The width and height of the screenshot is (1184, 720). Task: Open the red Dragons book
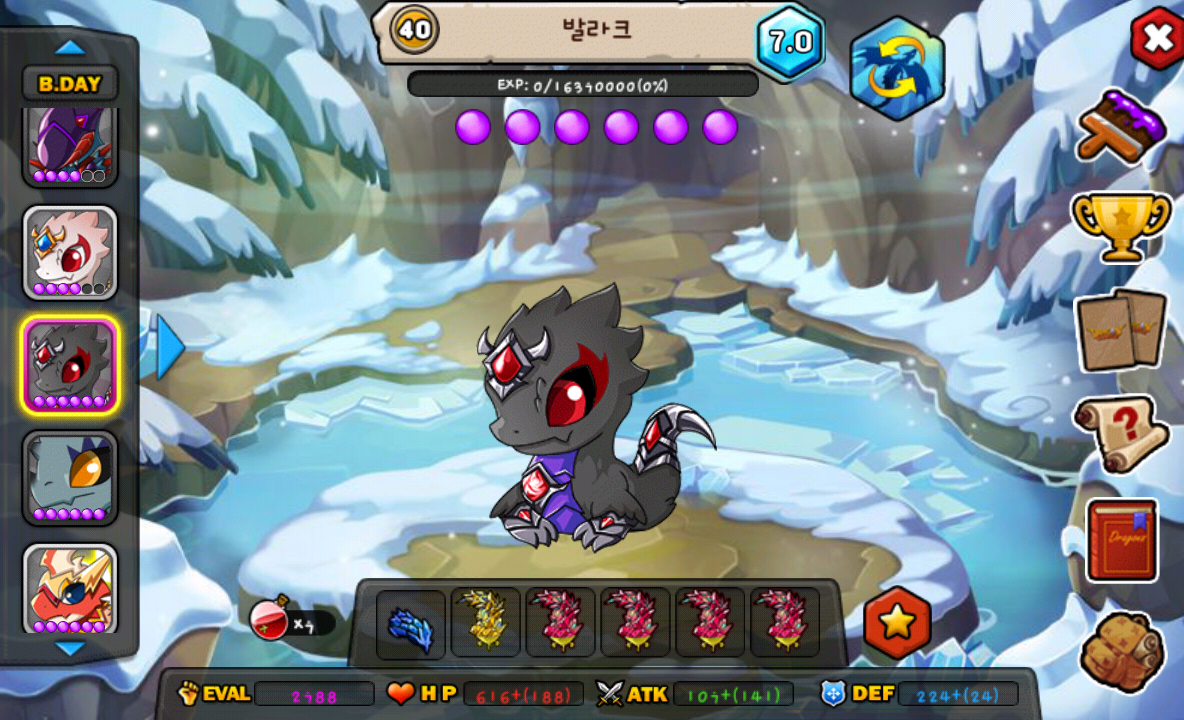(x=1122, y=540)
